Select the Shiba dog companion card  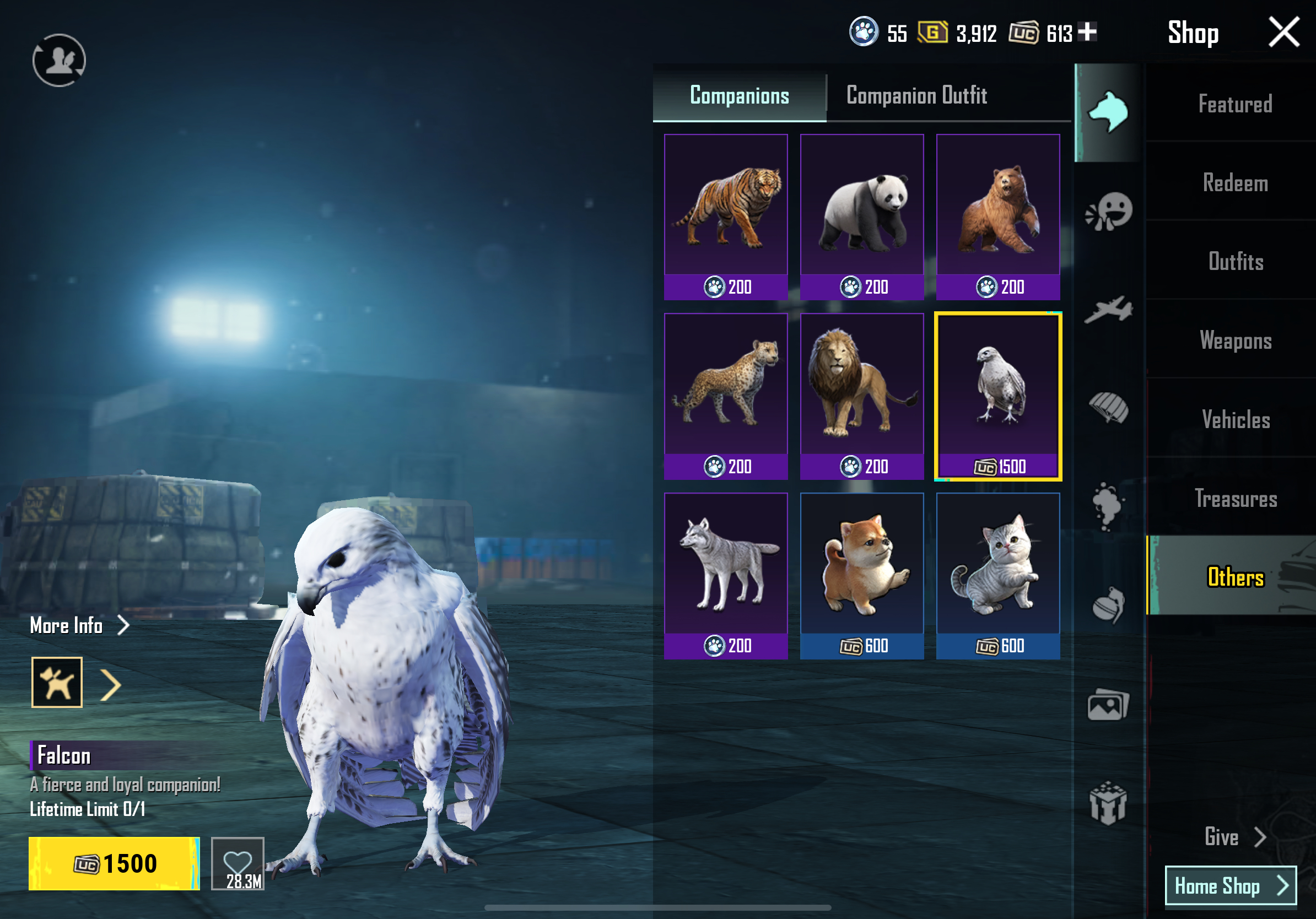tap(861, 575)
